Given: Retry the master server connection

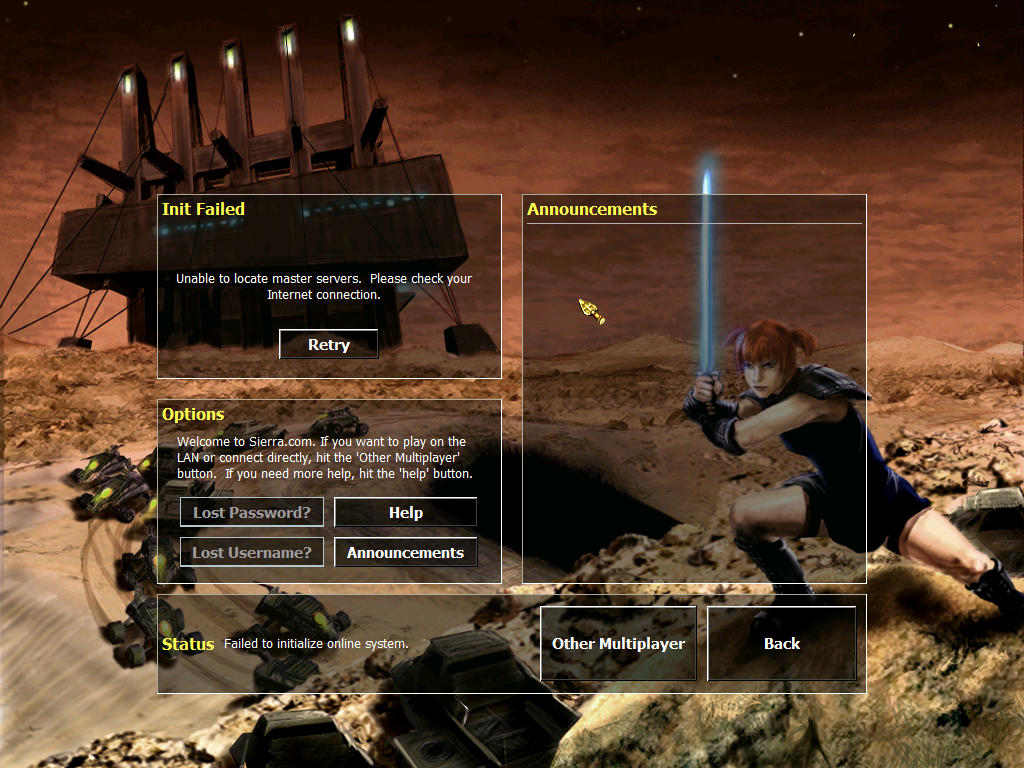Looking at the screenshot, I should pyautogui.click(x=328, y=344).
